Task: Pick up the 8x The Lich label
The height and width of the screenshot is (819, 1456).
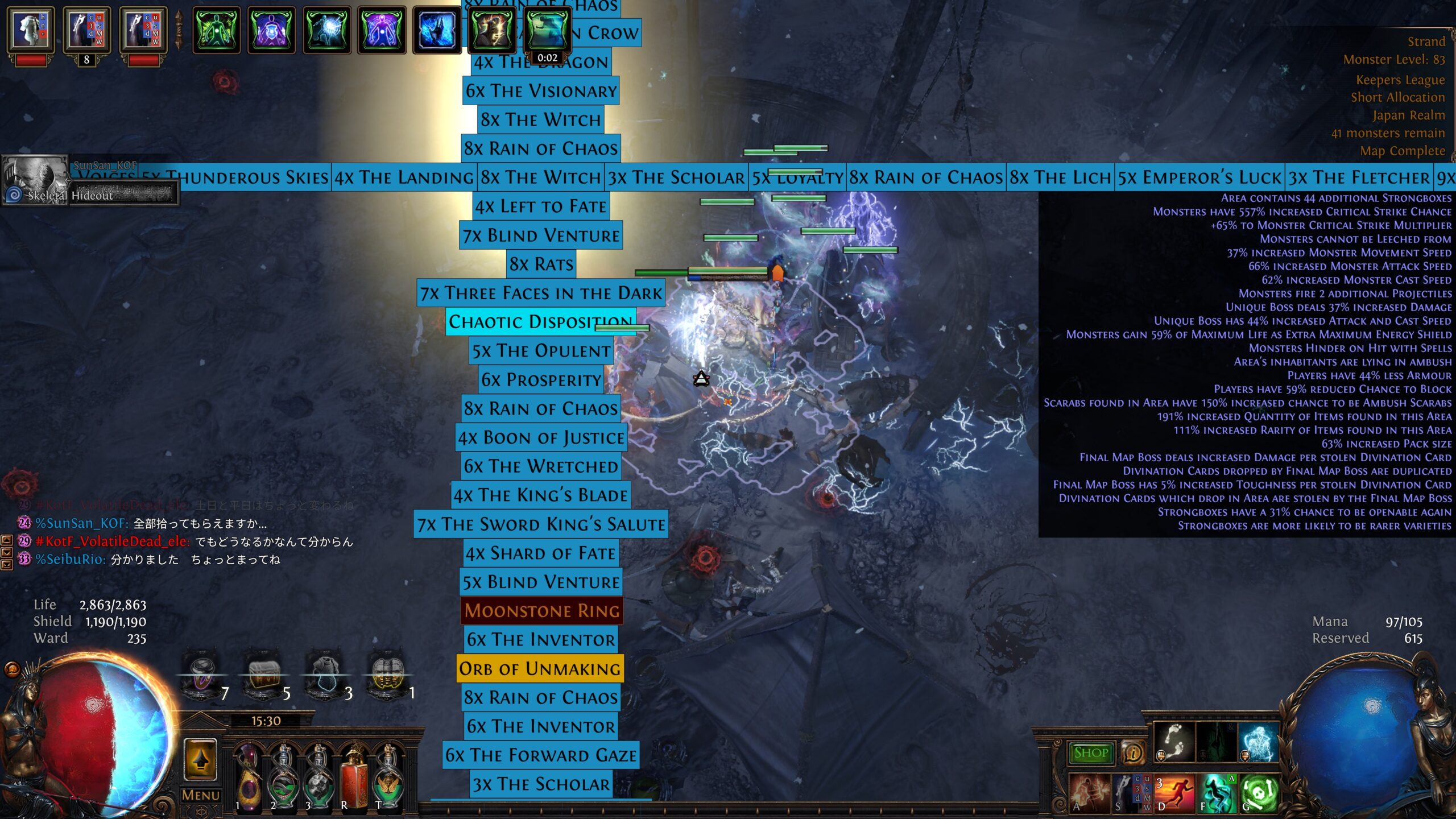Action: 1060,177
